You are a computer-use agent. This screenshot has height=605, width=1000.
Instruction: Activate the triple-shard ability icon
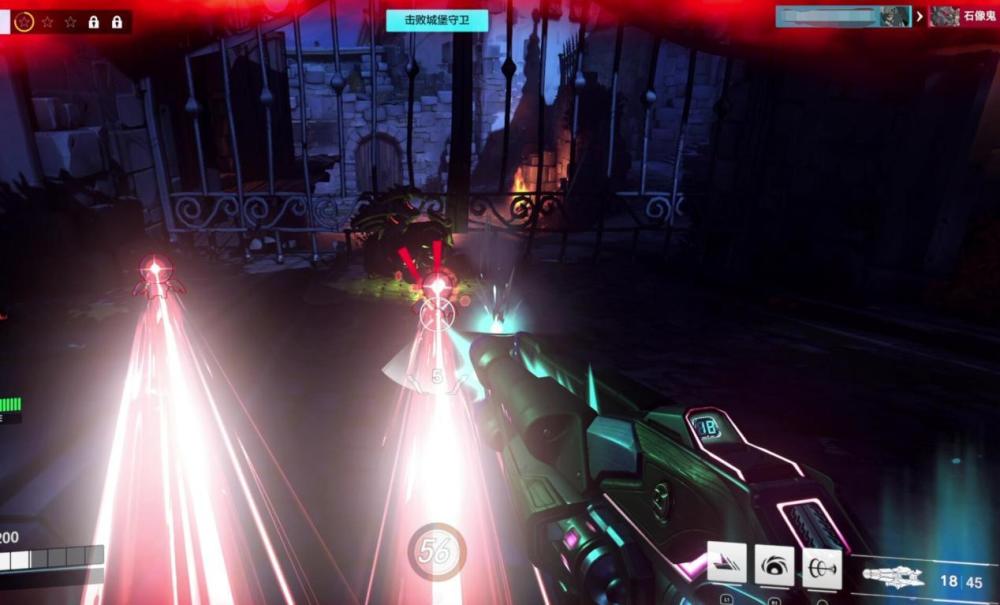727,563
